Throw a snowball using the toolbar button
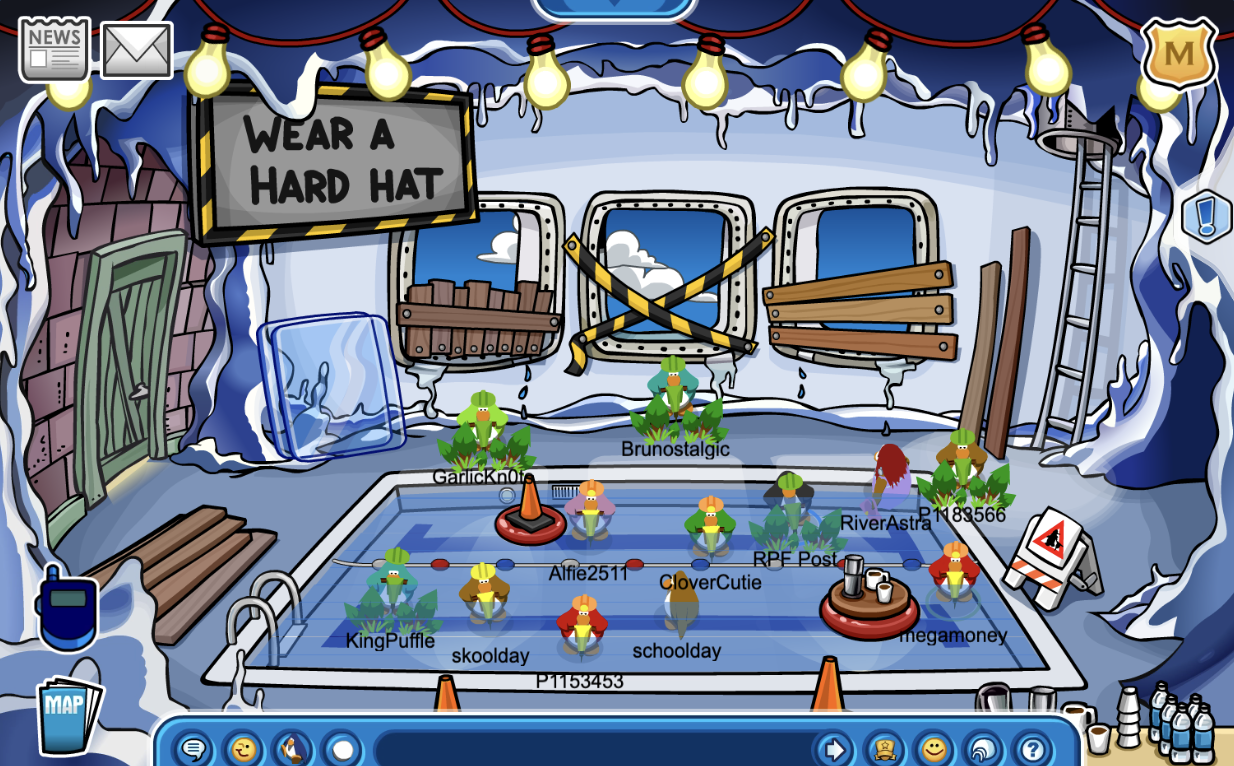The width and height of the screenshot is (1234, 766). pyautogui.click(x=342, y=748)
